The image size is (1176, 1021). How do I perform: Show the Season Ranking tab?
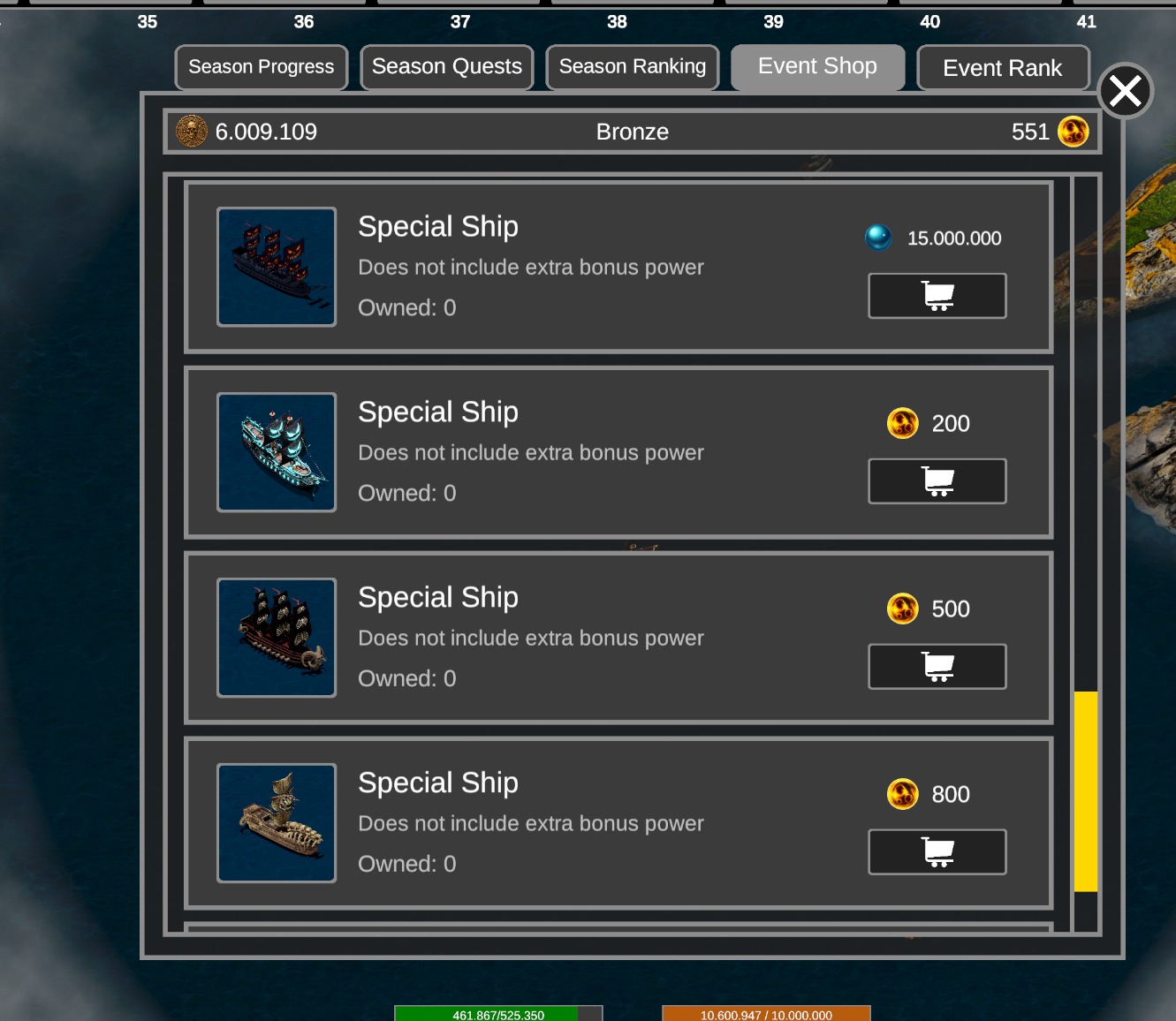click(633, 67)
